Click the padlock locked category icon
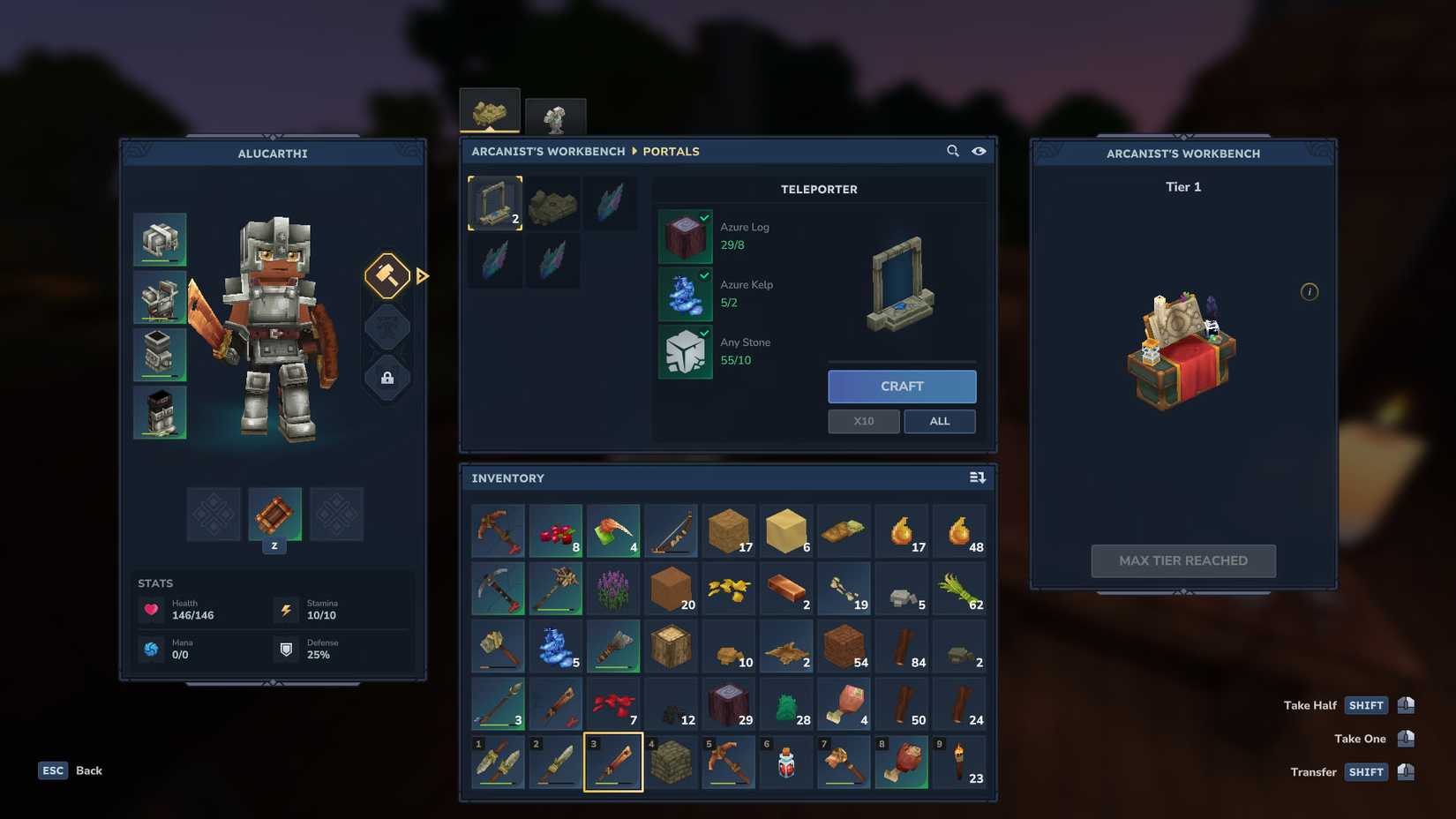This screenshot has height=819, width=1456. pyautogui.click(x=387, y=378)
